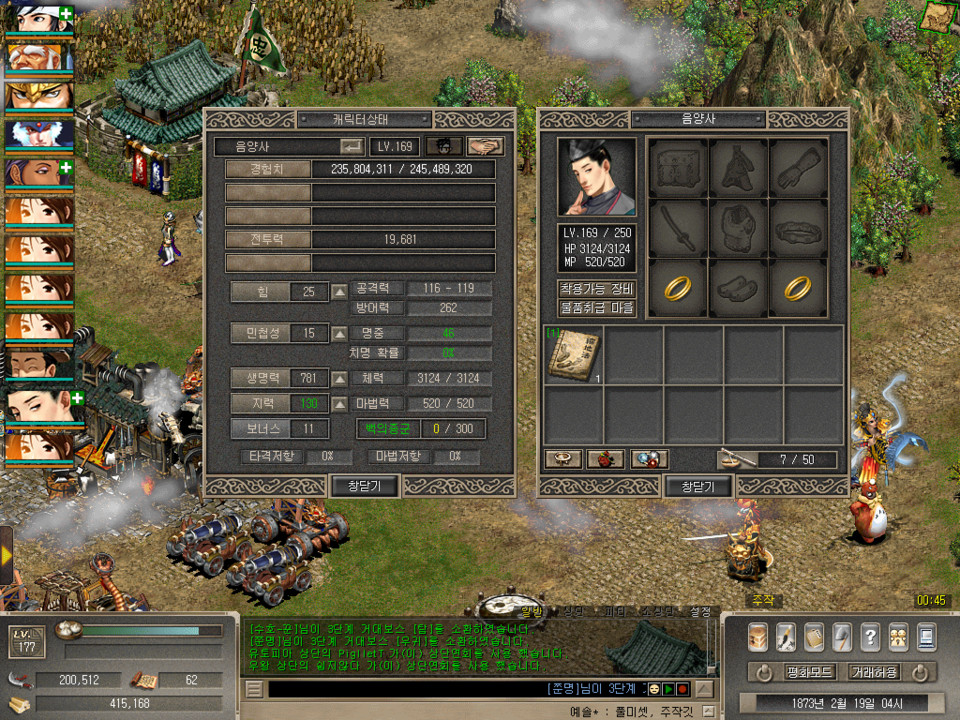
Task: Add a point to 생명력 vitality
Action: tap(340, 379)
